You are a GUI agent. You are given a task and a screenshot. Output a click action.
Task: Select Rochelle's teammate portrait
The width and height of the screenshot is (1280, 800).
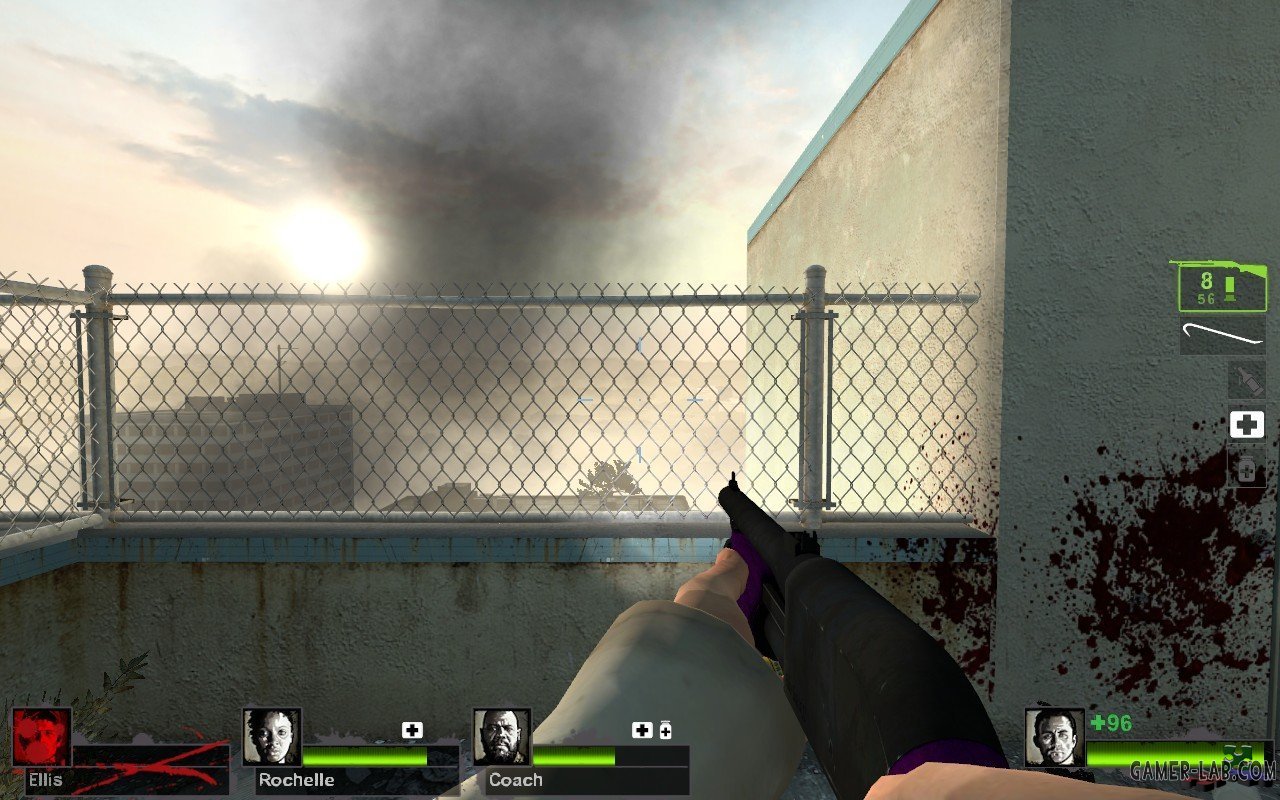pyautogui.click(x=272, y=737)
